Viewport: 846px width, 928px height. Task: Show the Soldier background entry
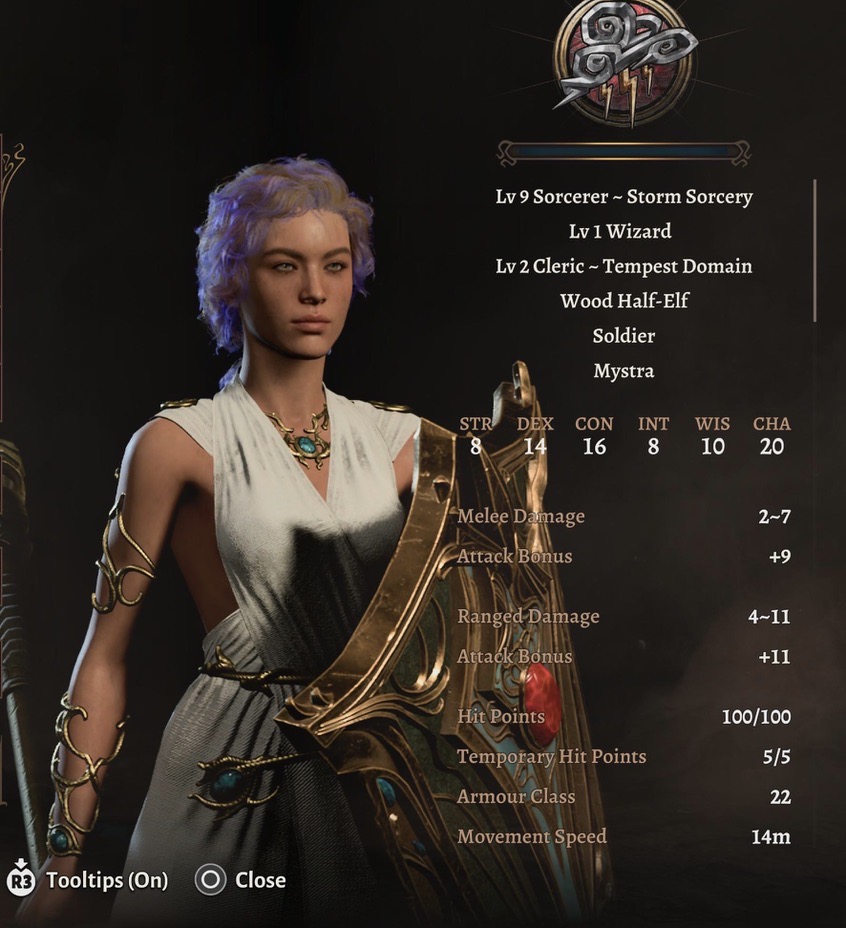pyautogui.click(x=623, y=335)
